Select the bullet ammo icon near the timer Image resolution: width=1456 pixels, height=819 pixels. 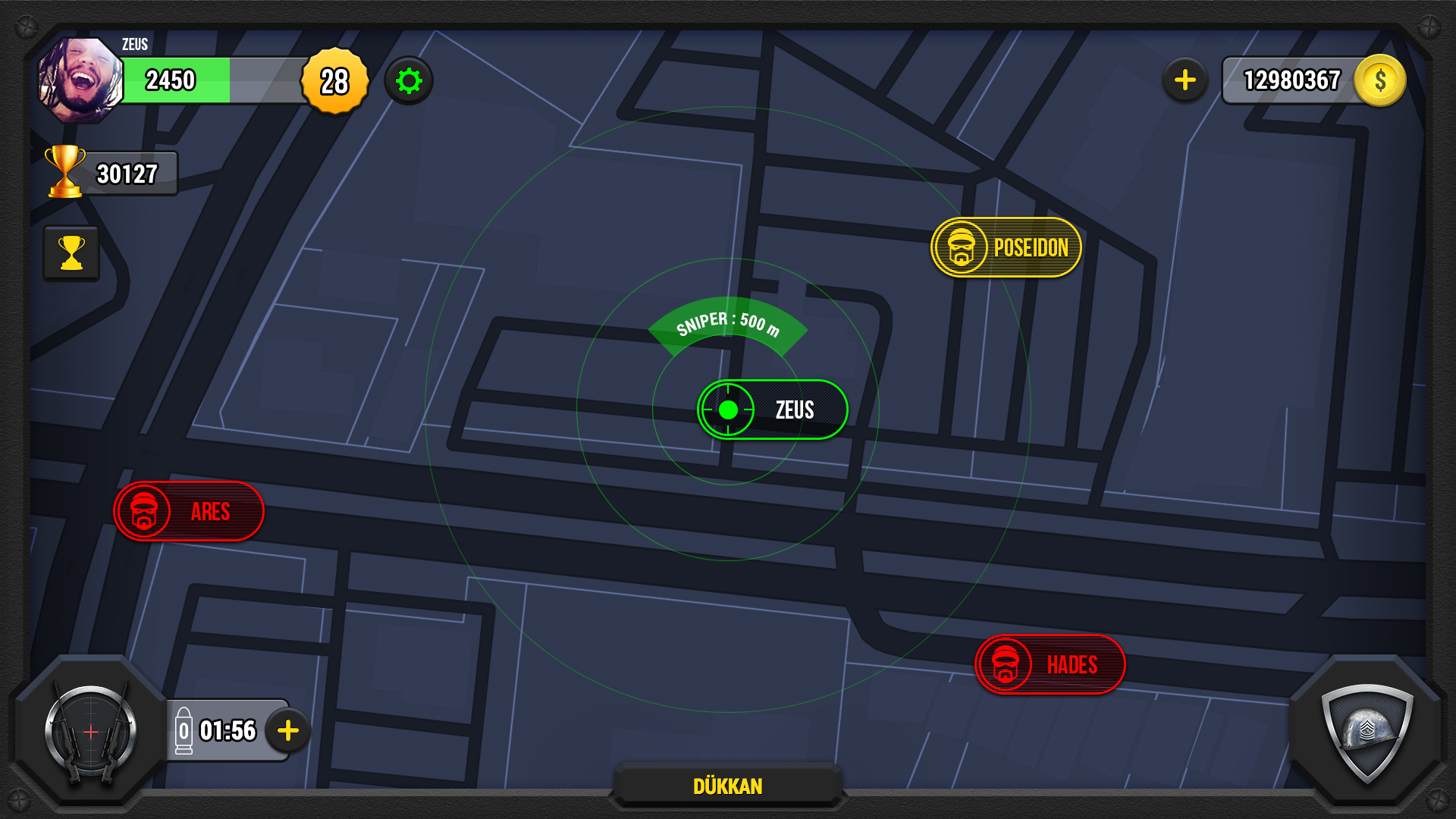point(184,730)
